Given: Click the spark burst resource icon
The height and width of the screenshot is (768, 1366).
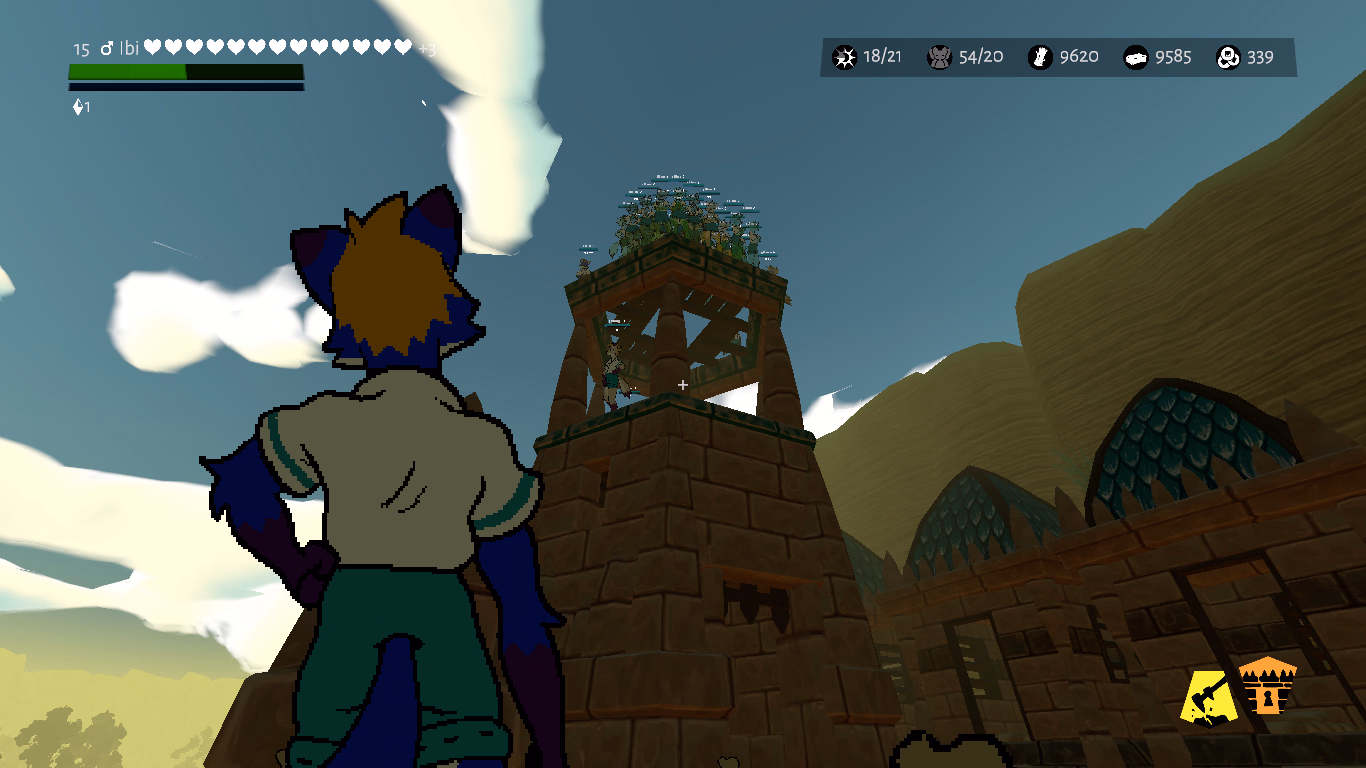Looking at the screenshot, I should coord(845,57).
